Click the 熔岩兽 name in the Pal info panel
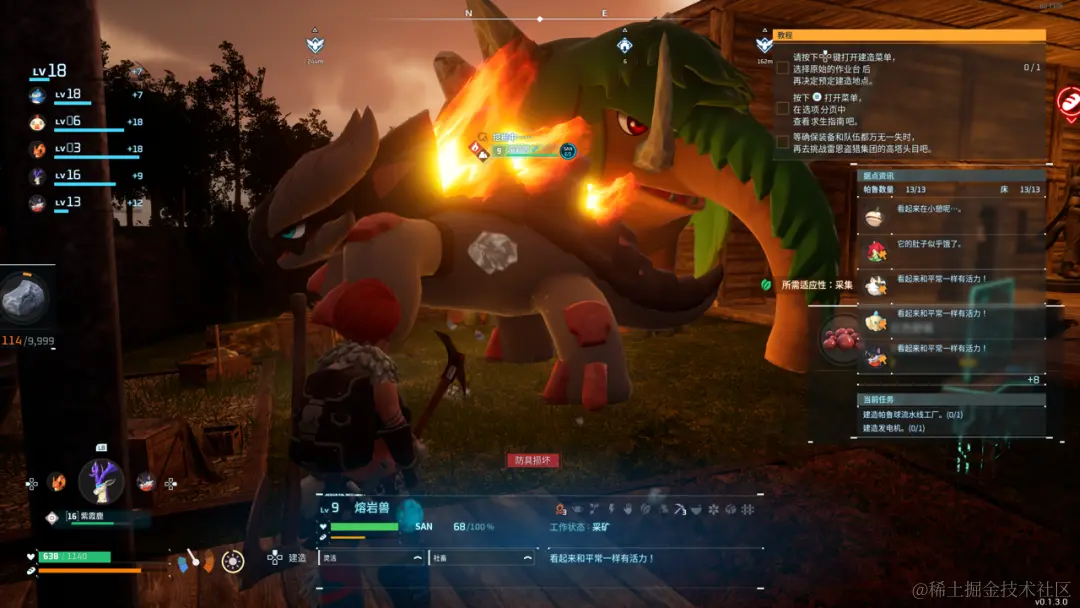1080x608 pixels. click(x=372, y=509)
